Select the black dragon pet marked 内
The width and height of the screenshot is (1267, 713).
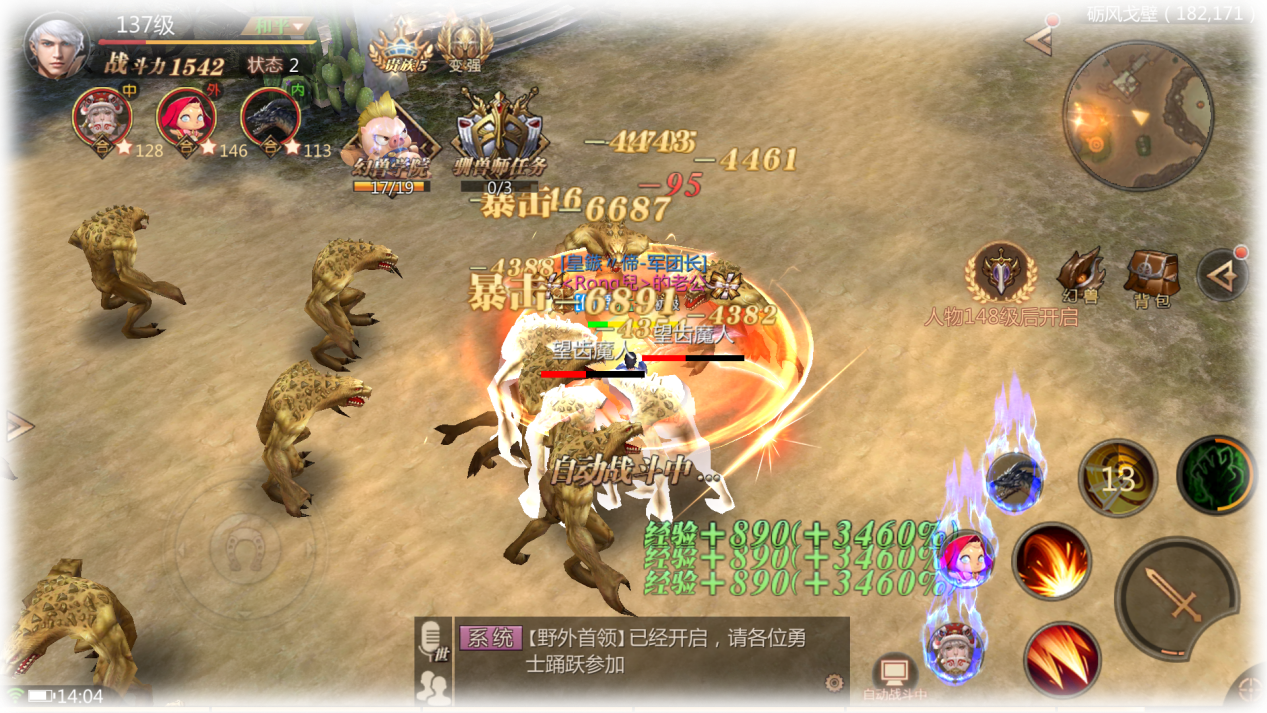tap(271, 117)
